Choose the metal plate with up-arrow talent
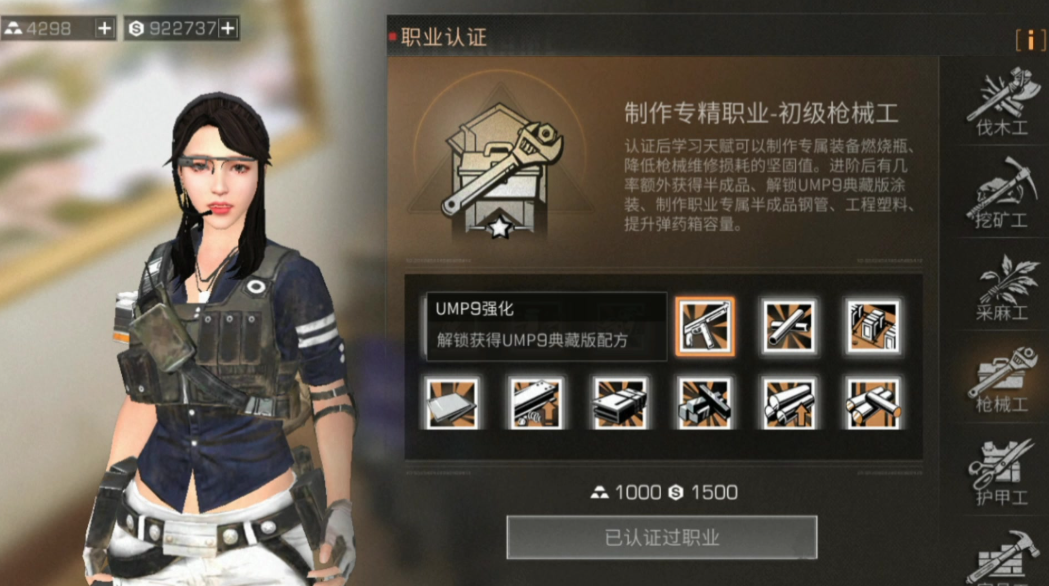Screen dimensions: 1049x586 point(536,403)
